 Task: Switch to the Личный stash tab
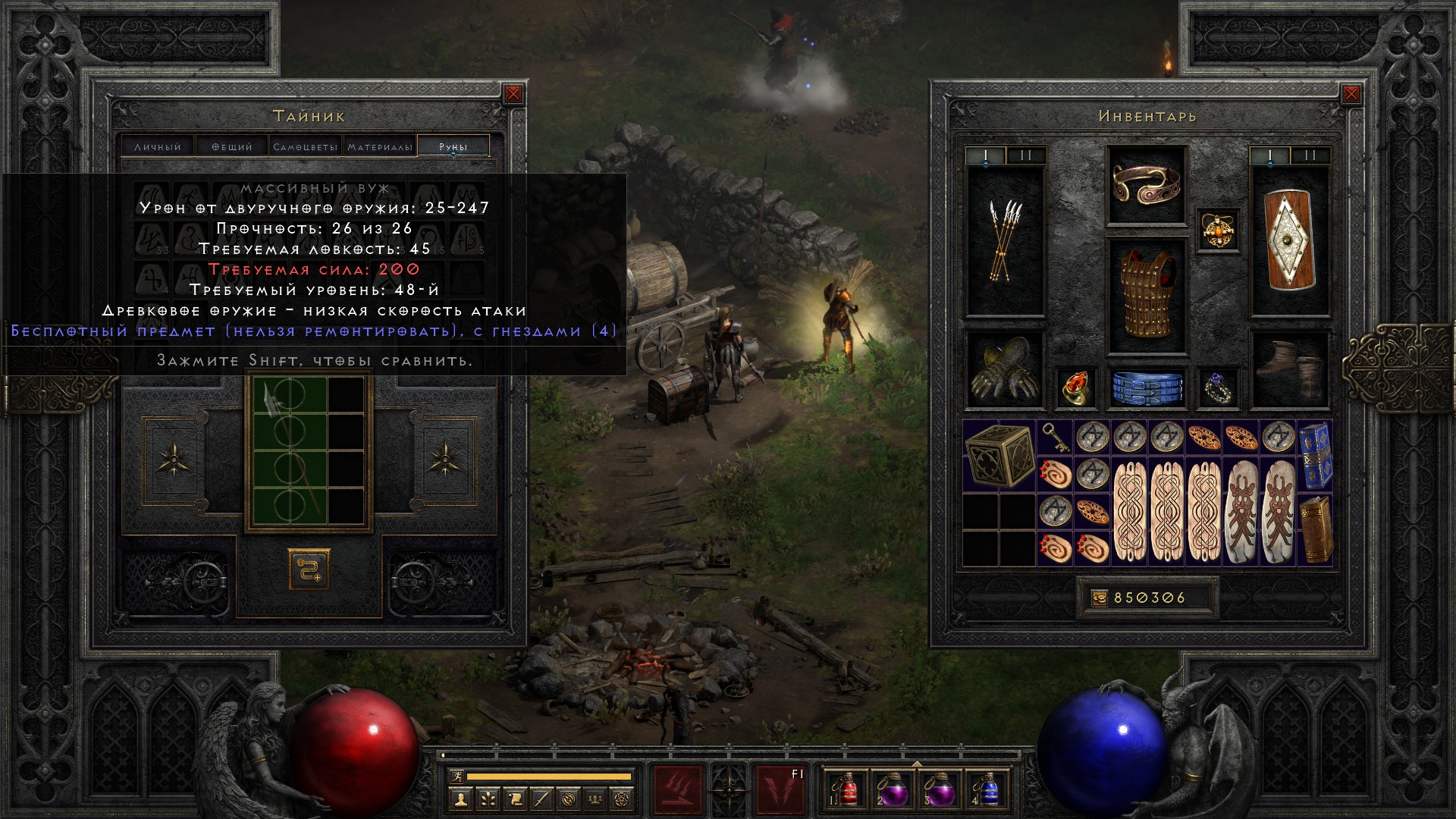(158, 146)
